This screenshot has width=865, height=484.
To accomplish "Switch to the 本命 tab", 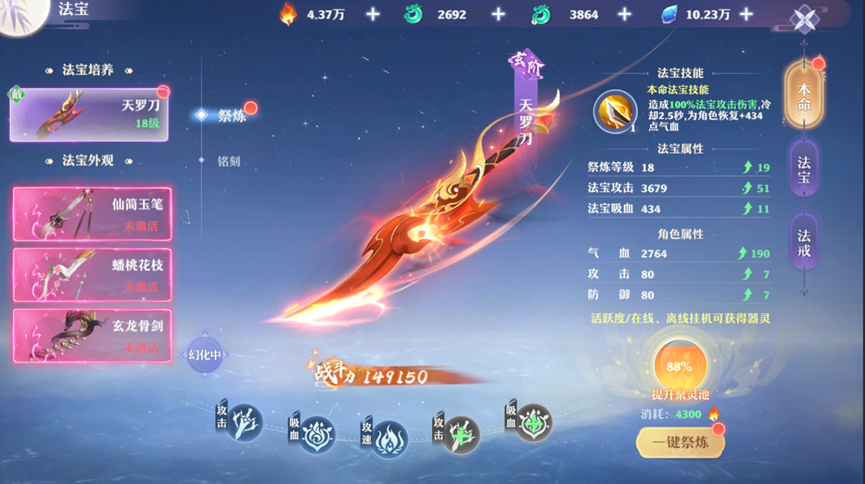I will [804, 95].
